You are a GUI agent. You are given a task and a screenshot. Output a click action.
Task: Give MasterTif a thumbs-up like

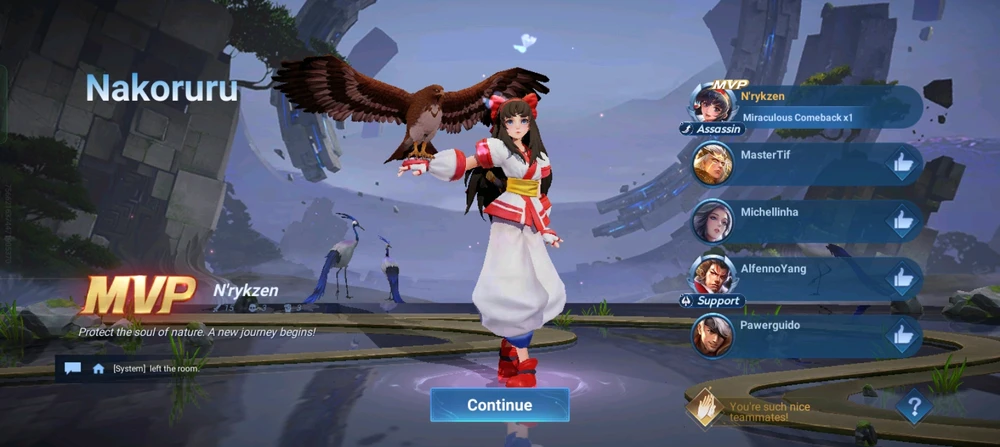(x=903, y=164)
